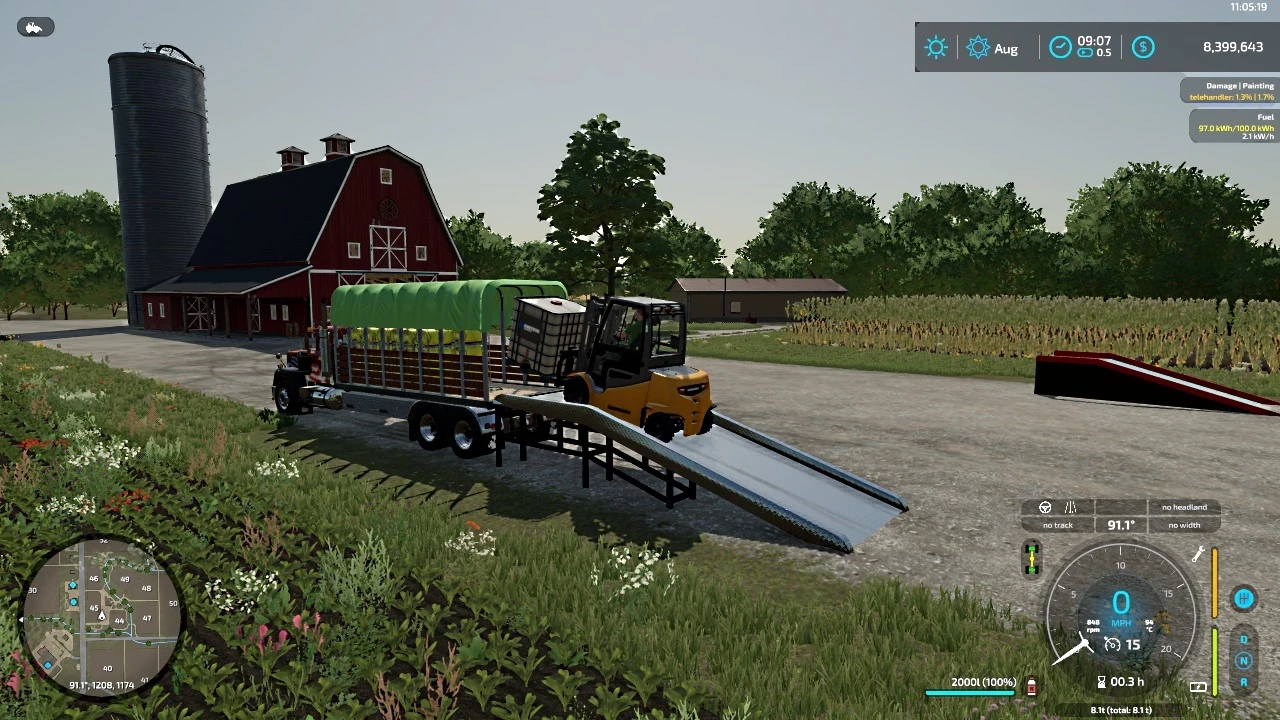The height and width of the screenshot is (720, 1280).
Task: Toggle the H-pattern gearbox shifter icon
Action: click(x=1245, y=598)
